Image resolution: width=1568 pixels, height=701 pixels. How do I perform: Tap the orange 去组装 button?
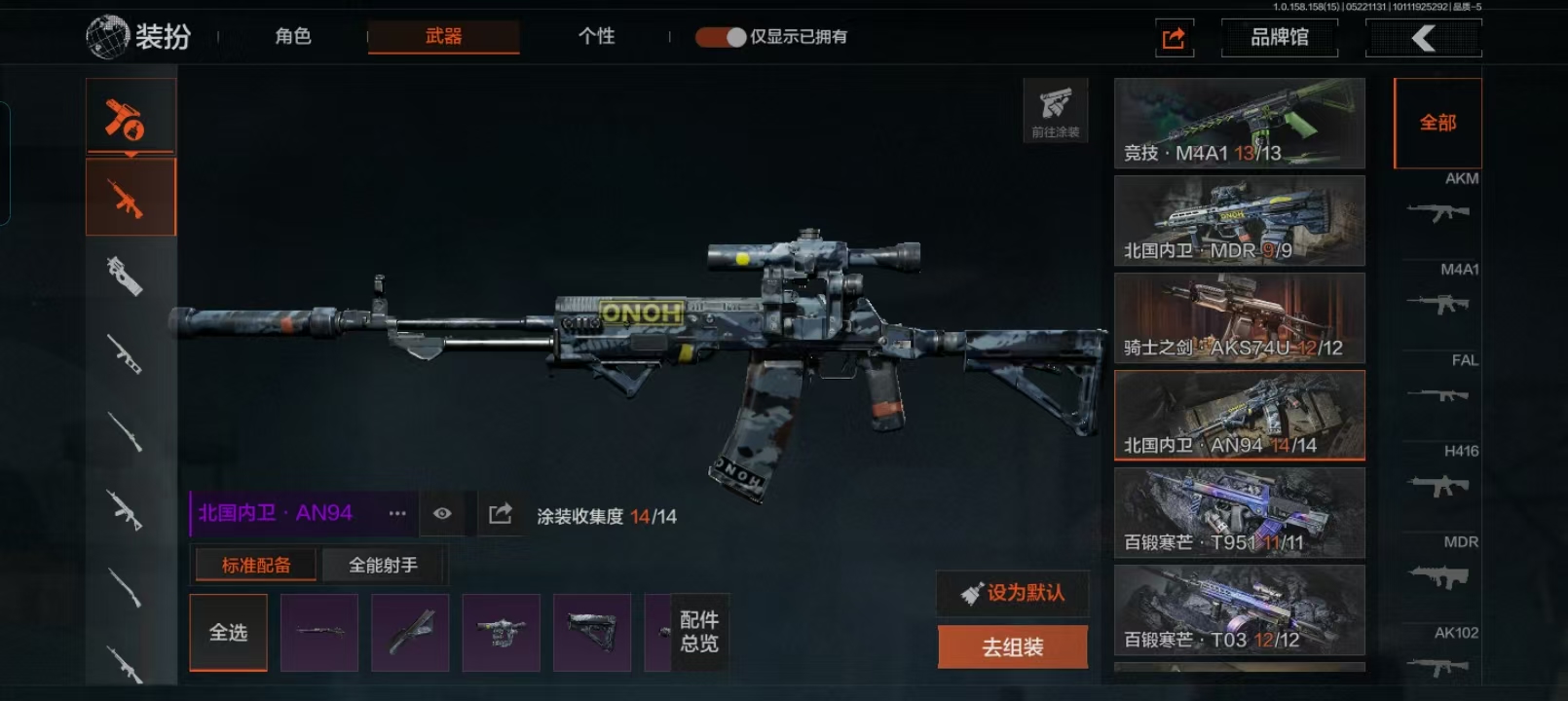tap(1013, 647)
